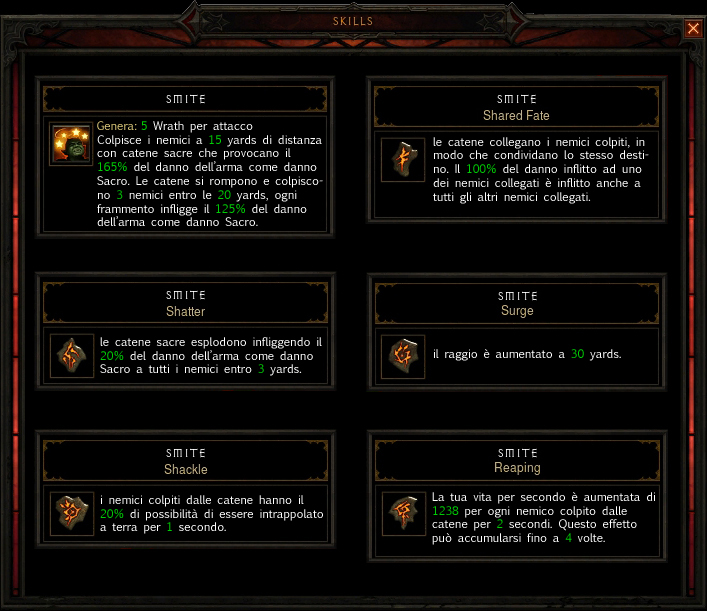The height and width of the screenshot is (611, 707).
Task: Click the Surge title header
Action: [517, 303]
